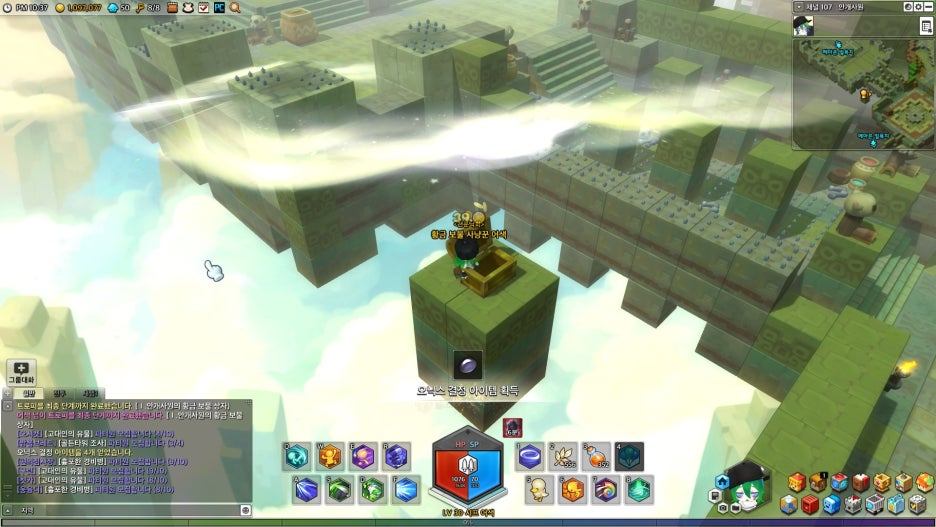Trigger the blue light-burst skill on F
This screenshot has height=527, width=936.
point(405,489)
